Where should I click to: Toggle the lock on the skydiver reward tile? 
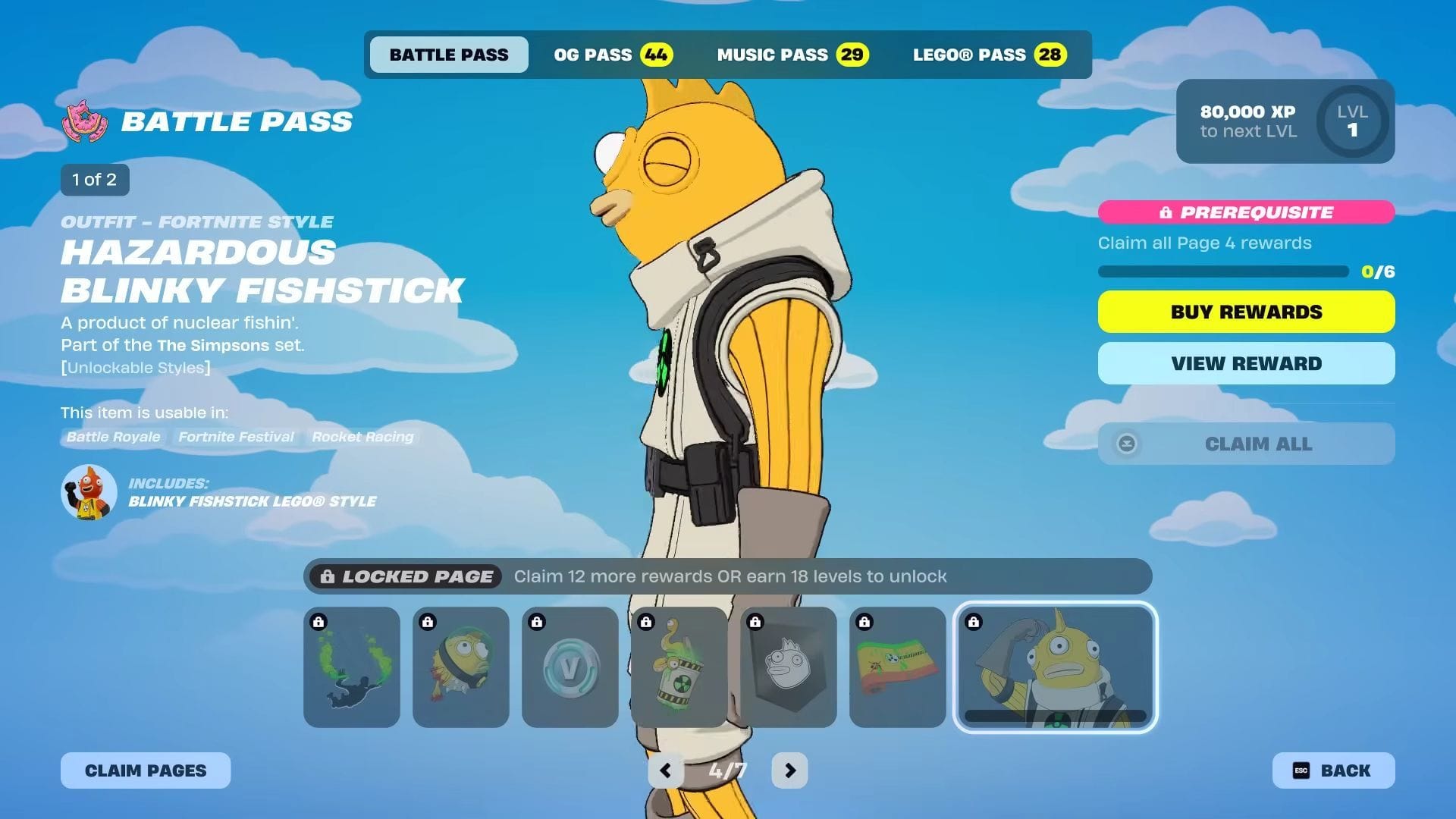coord(318,620)
